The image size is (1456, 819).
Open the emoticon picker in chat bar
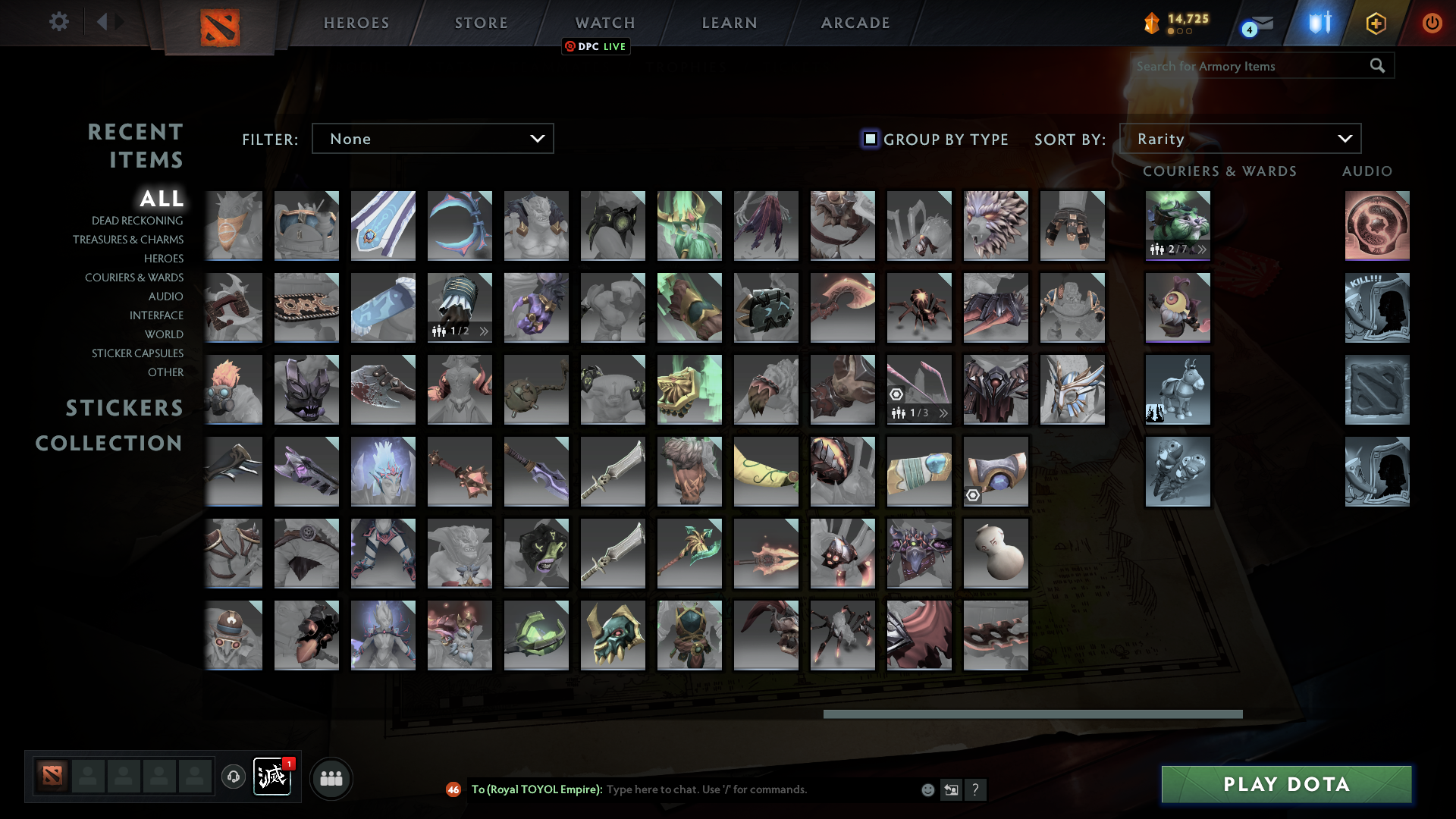point(927,789)
